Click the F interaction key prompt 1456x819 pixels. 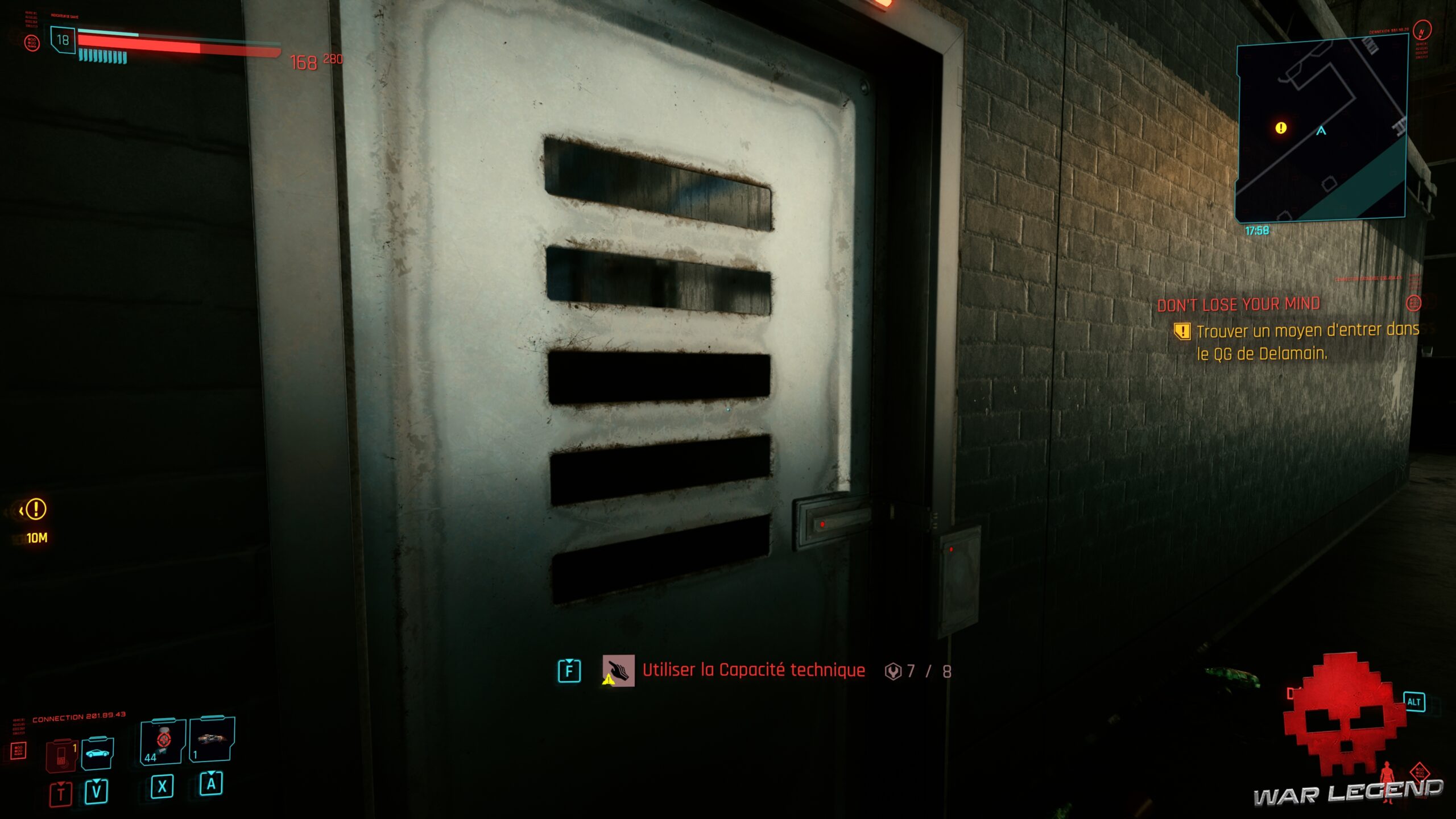[569, 671]
